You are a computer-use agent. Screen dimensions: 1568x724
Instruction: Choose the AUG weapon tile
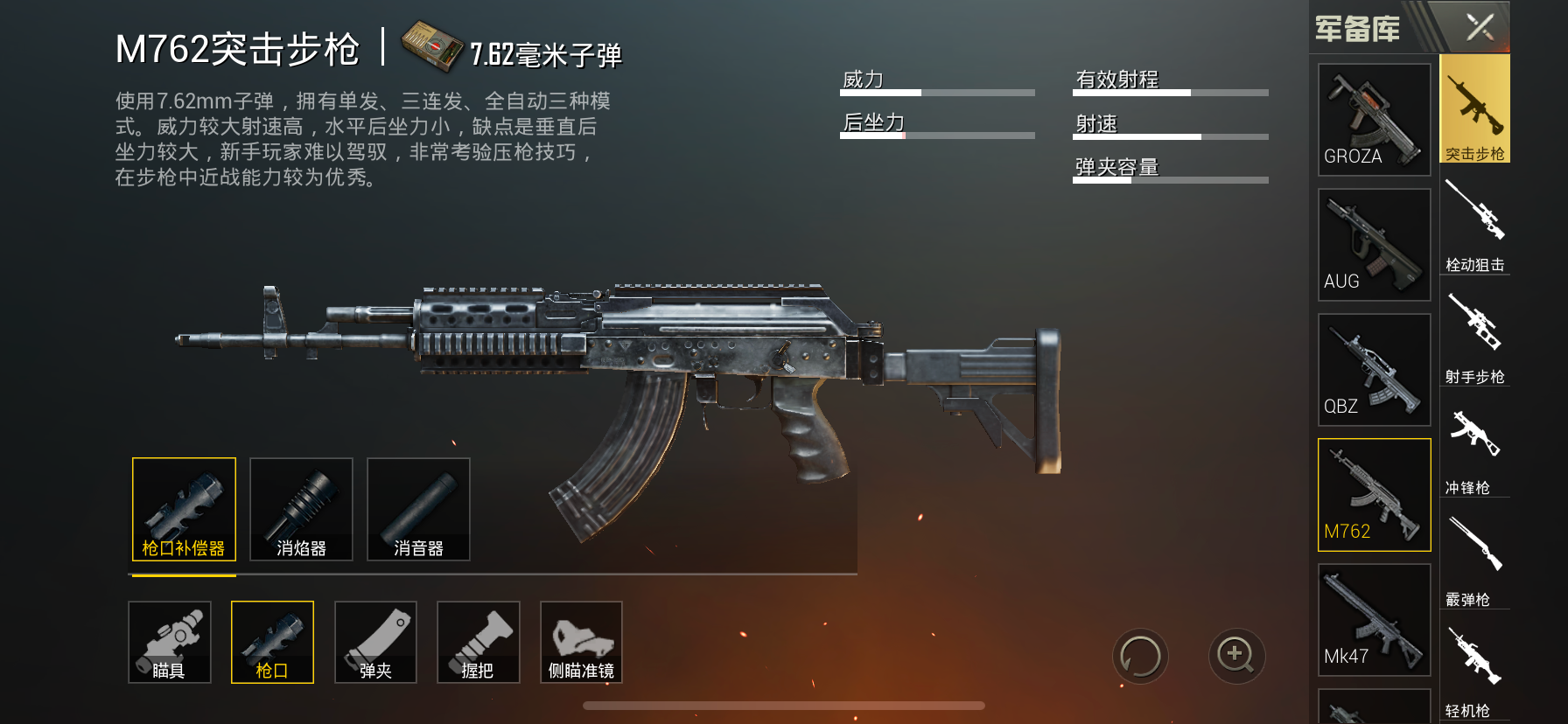(1374, 245)
